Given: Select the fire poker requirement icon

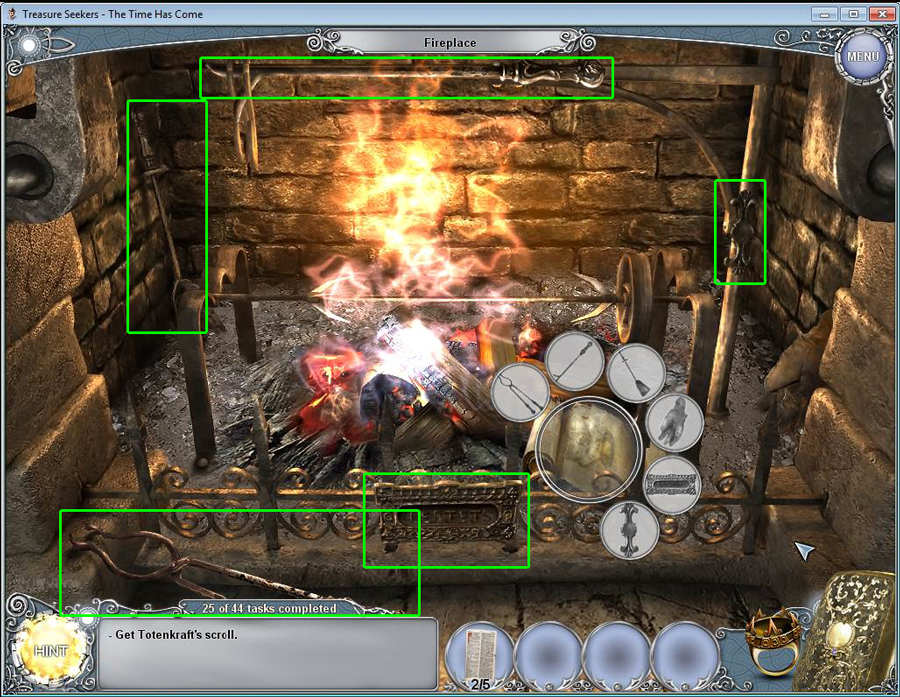Looking at the screenshot, I should [575, 361].
